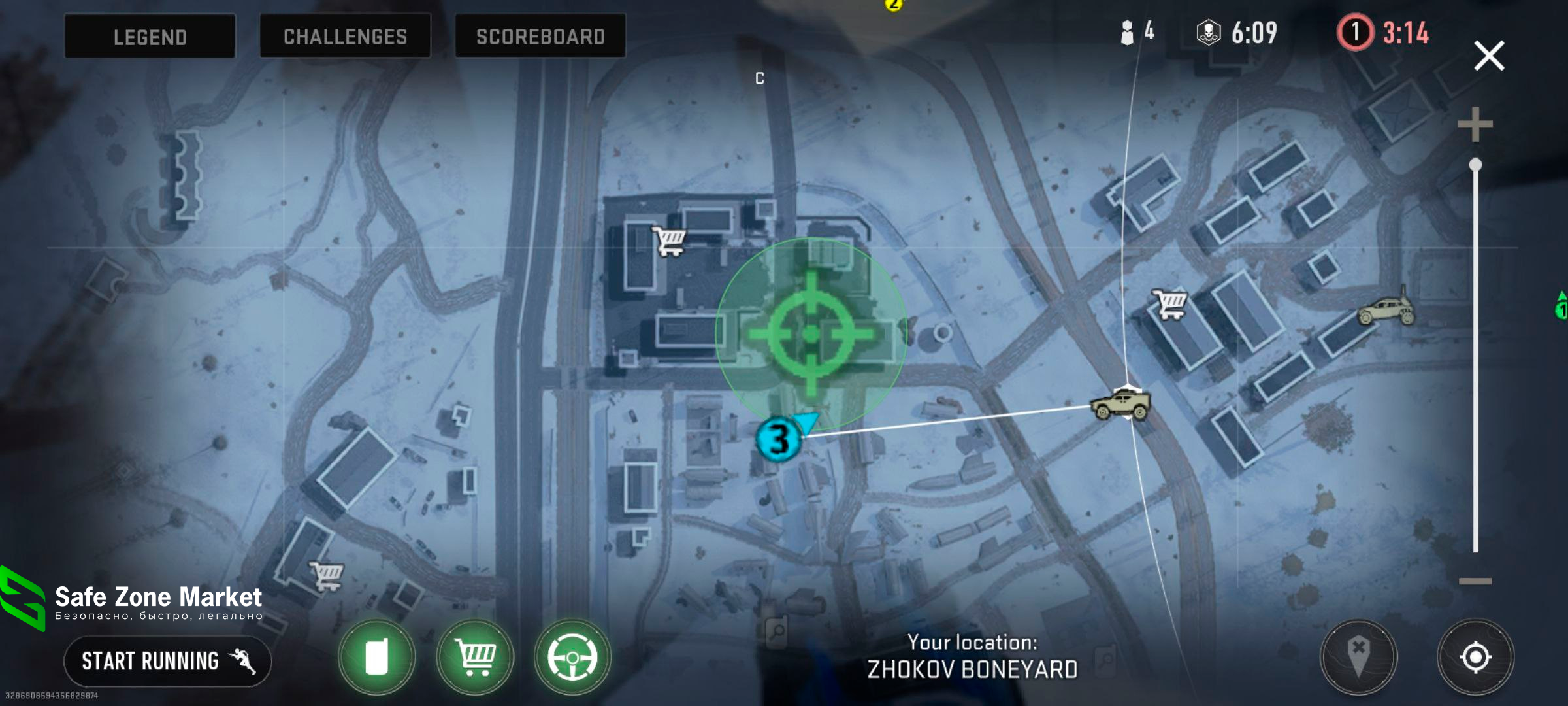Choose the buggy vehicle marker
Viewport: 1568px width, 706px height.
(1386, 311)
